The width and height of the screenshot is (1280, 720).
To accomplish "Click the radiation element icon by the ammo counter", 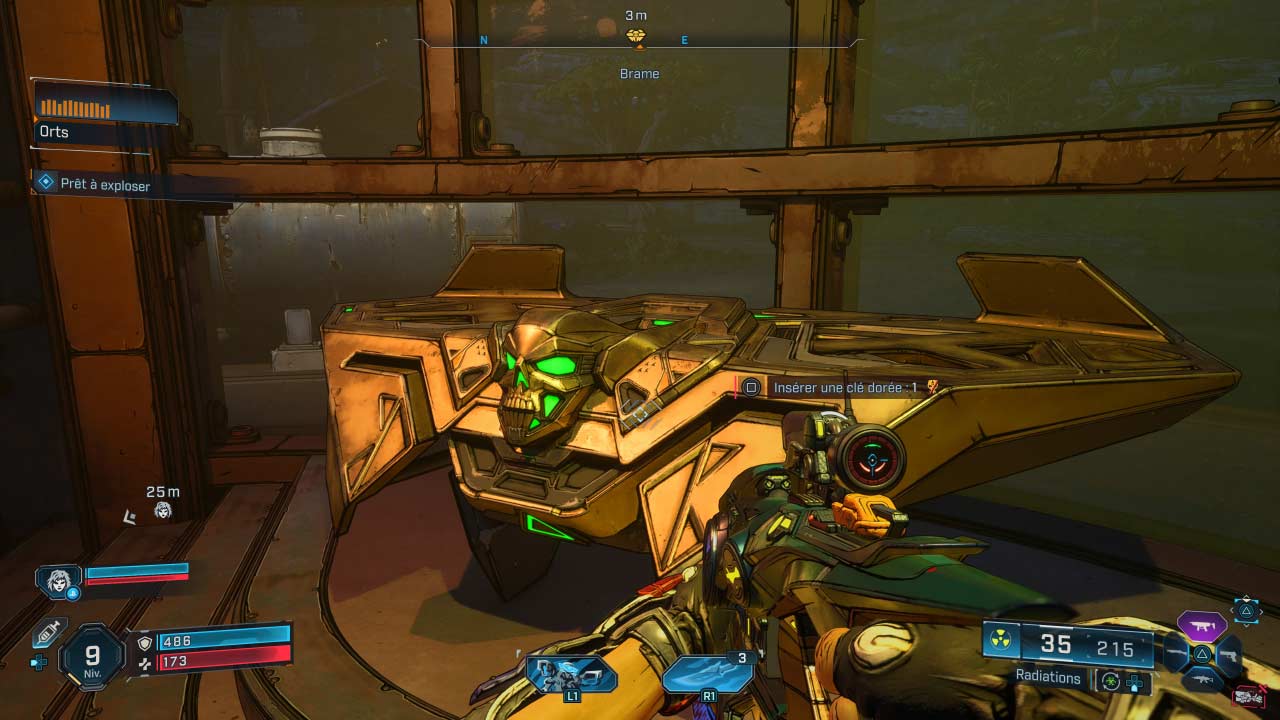I will [1000, 639].
